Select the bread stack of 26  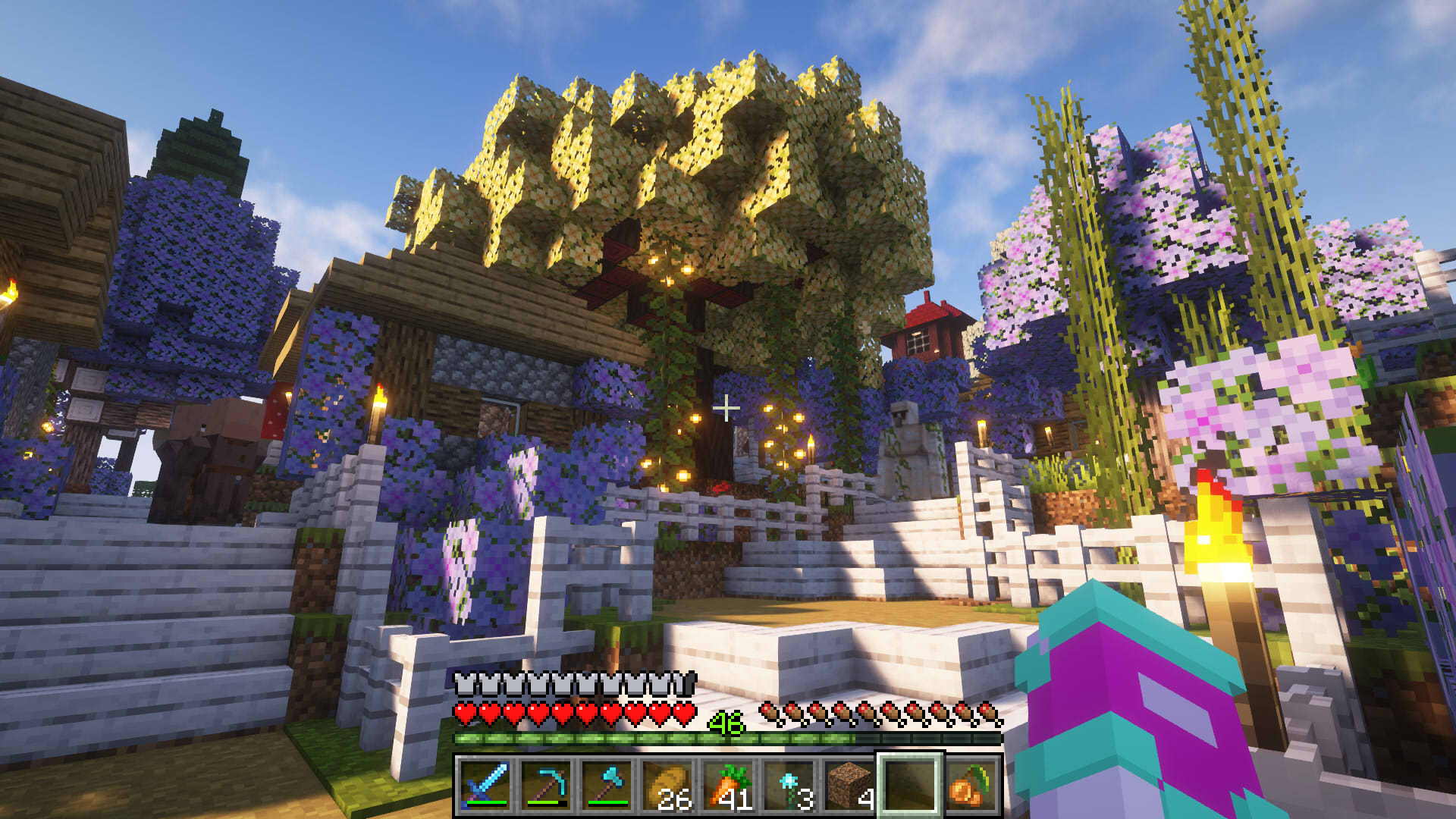coord(667,785)
